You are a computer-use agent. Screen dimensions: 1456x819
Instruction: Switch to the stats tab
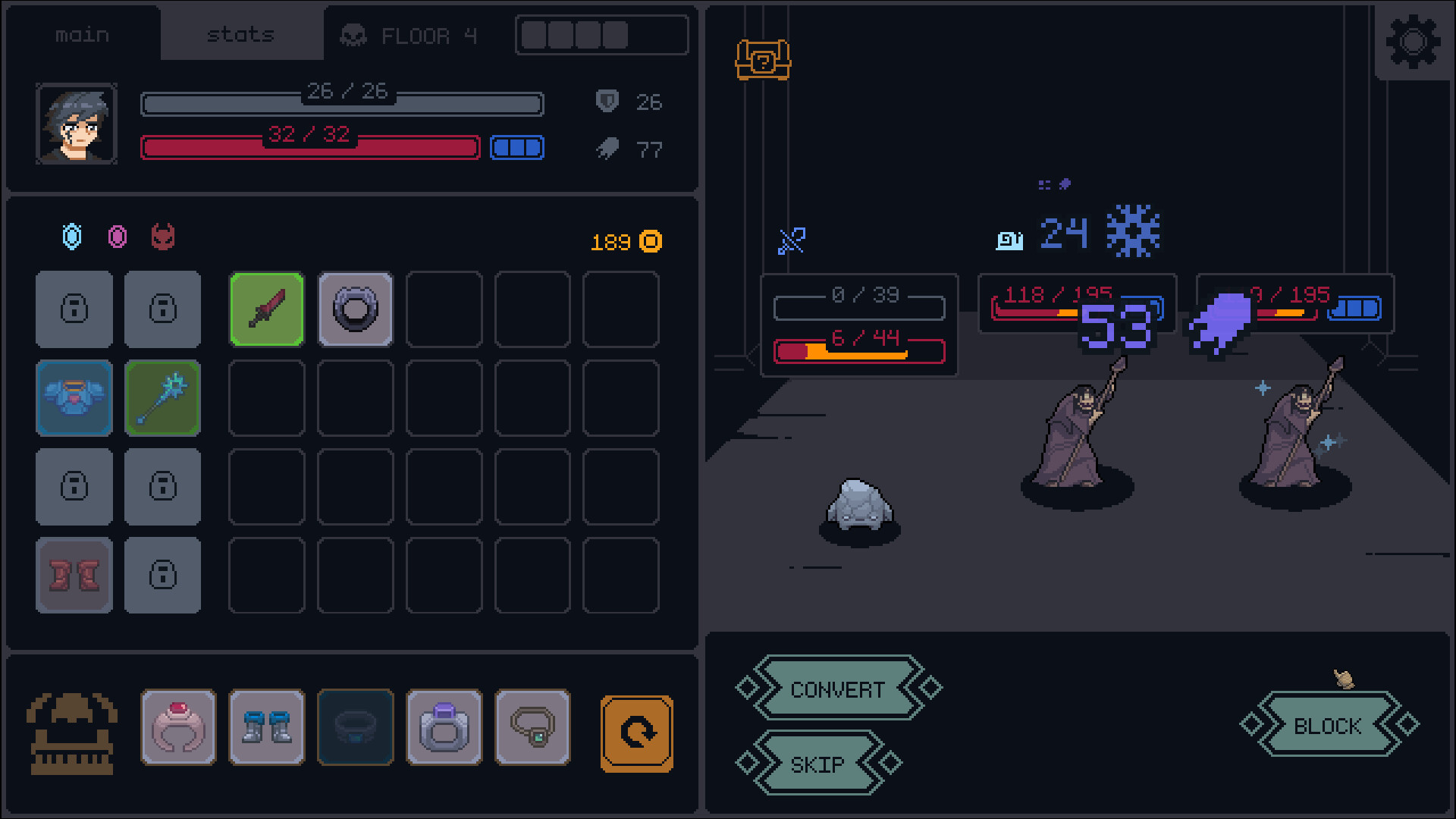240,33
